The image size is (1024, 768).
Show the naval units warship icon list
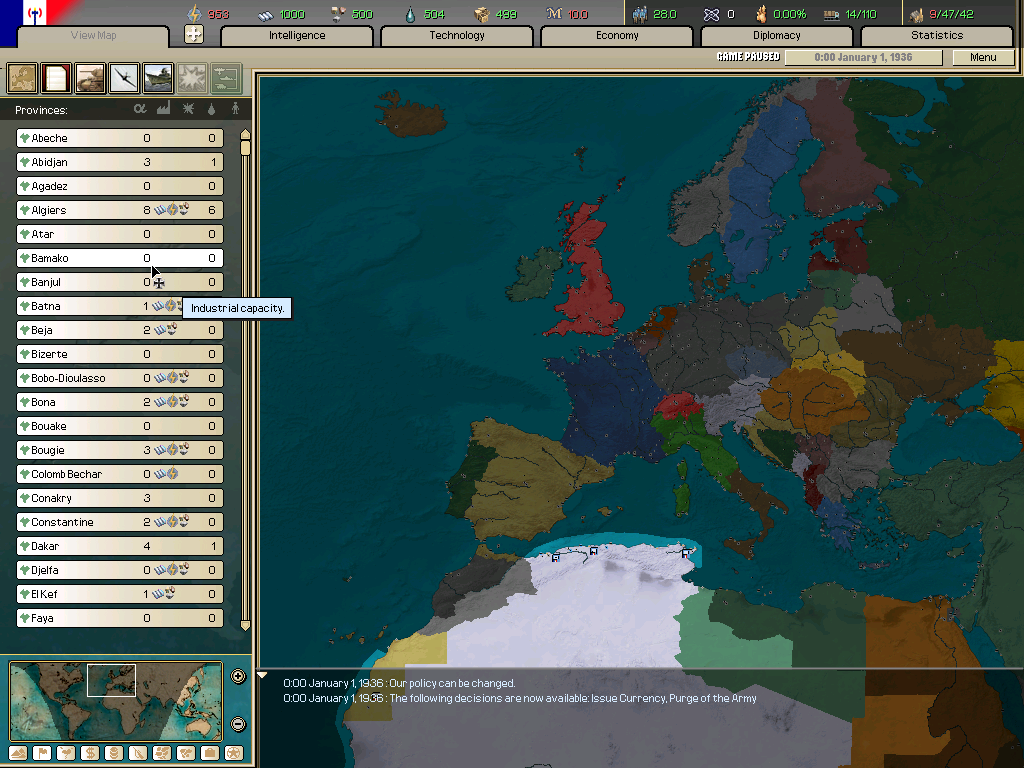[x=158, y=77]
